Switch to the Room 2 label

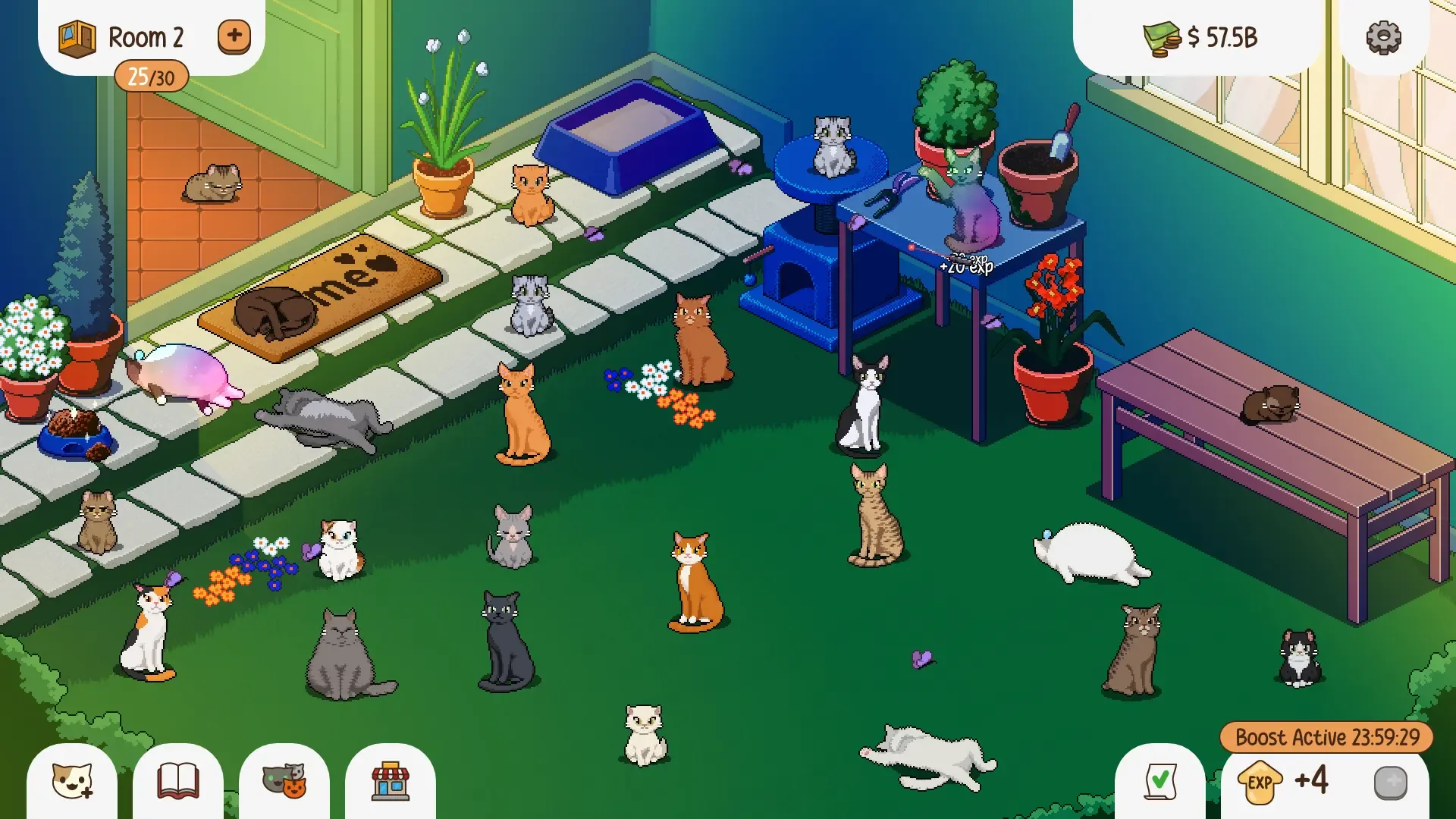pyautogui.click(x=146, y=36)
